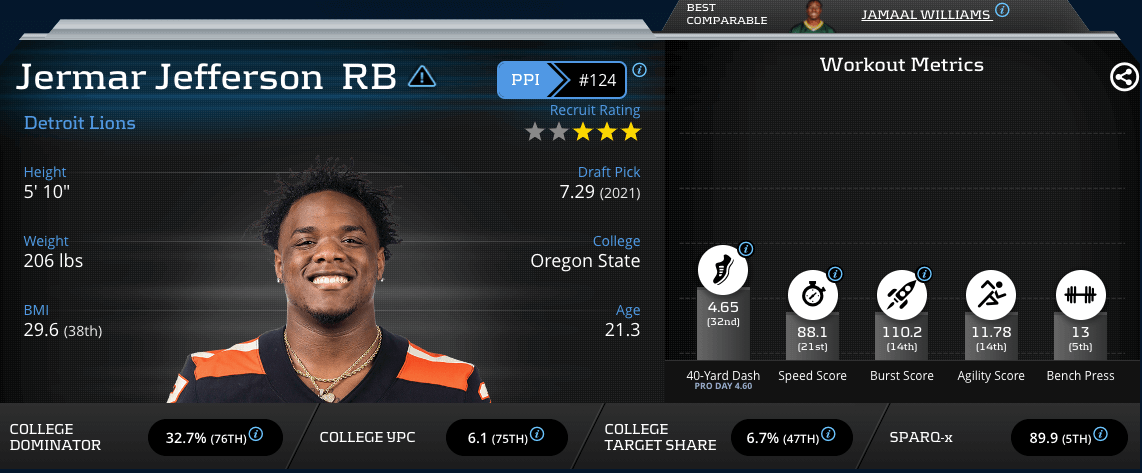
Task: Choose the Agility Score runner icon
Action: click(990, 294)
